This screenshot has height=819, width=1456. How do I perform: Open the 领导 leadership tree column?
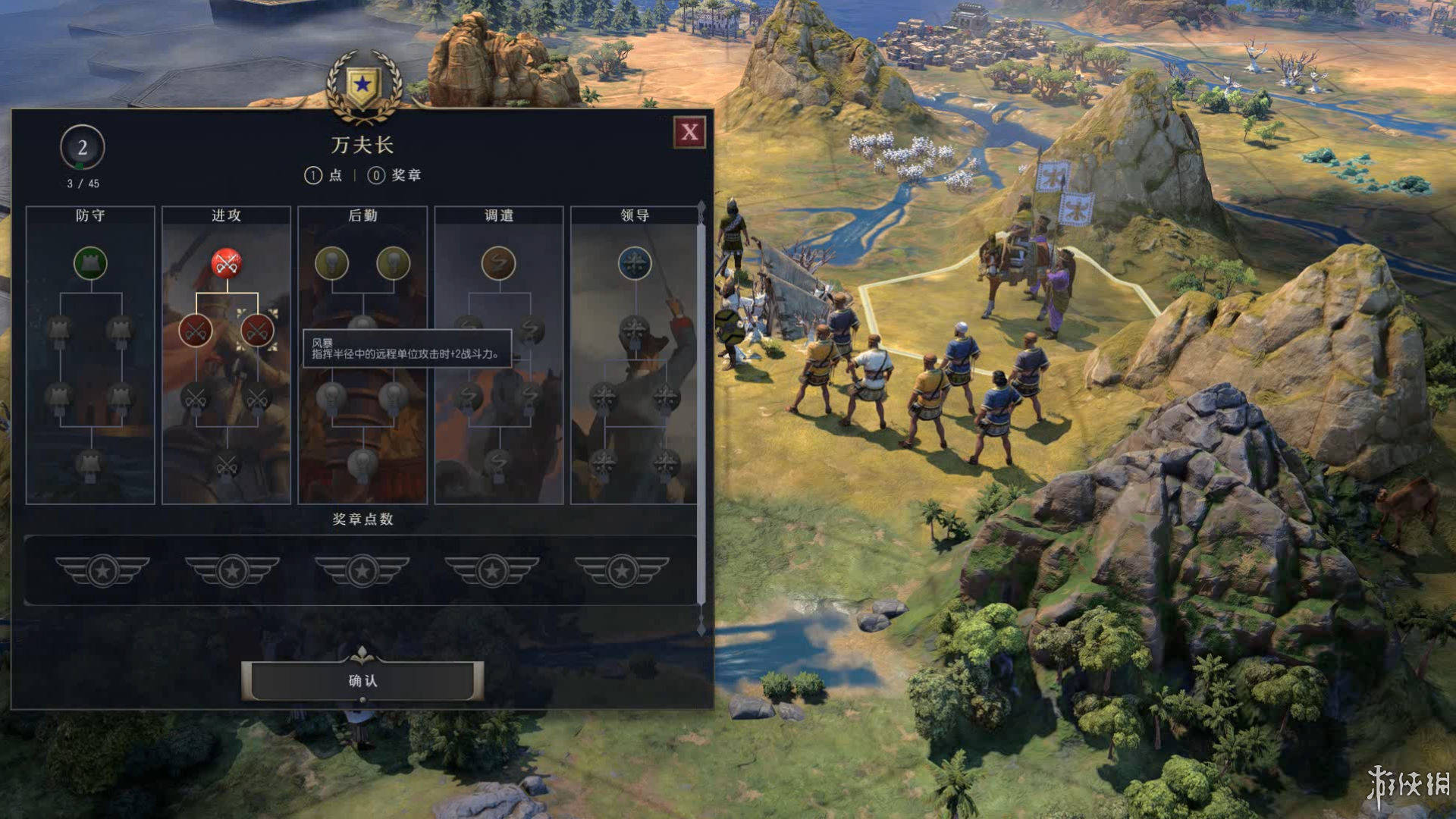635,215
